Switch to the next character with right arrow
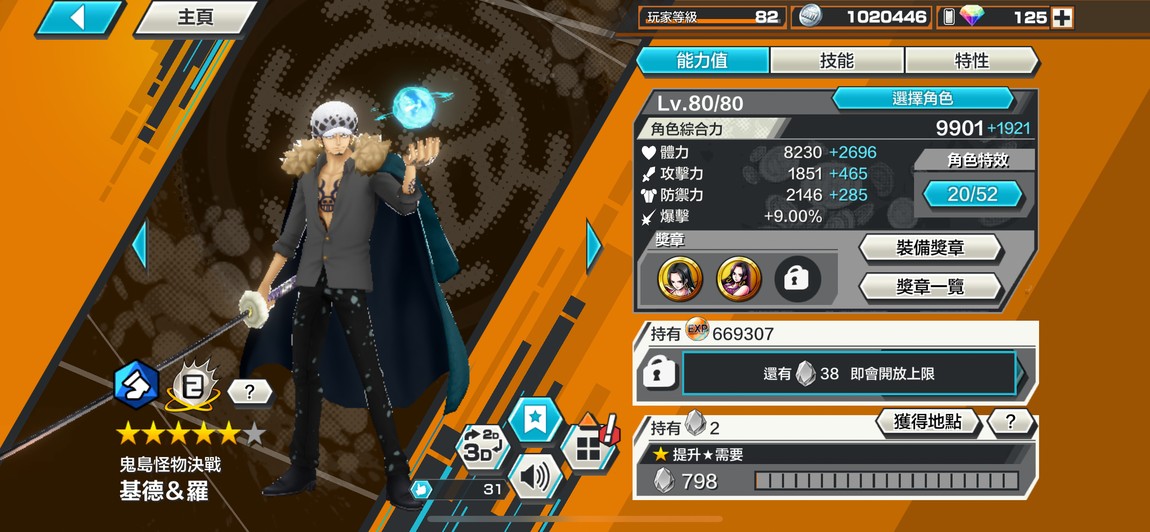 coord(594,244)
